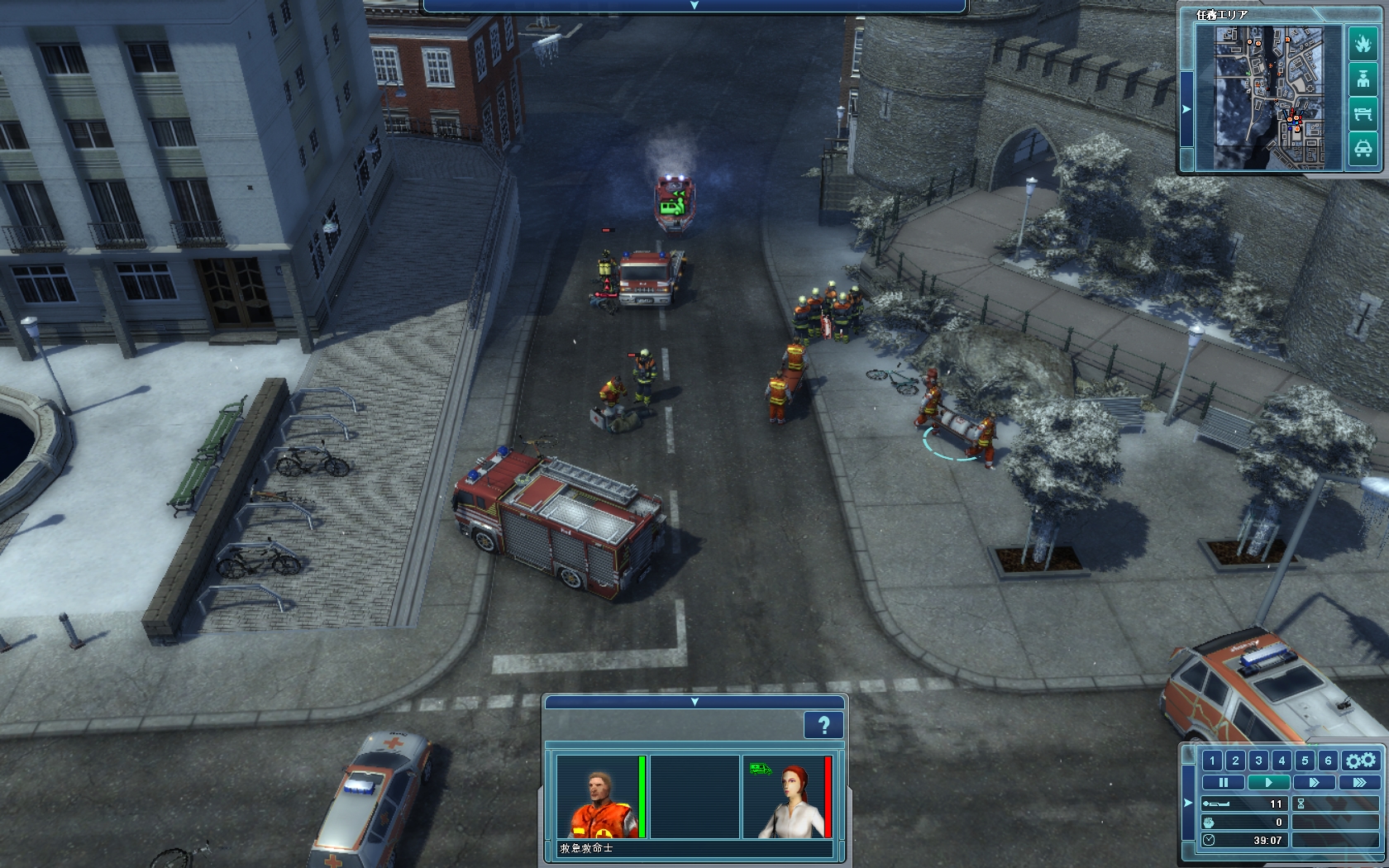1389x868 pixels.
Task: Select unit group 5
Action: [x=1305, y=761]
